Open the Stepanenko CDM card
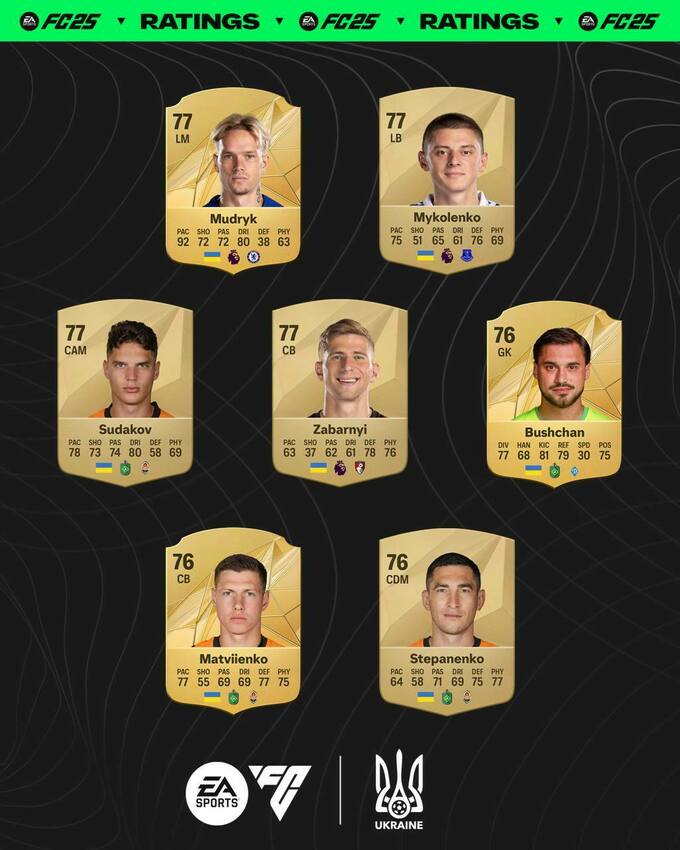Screen dimensions: 680x850 click(x=447, y=620)
